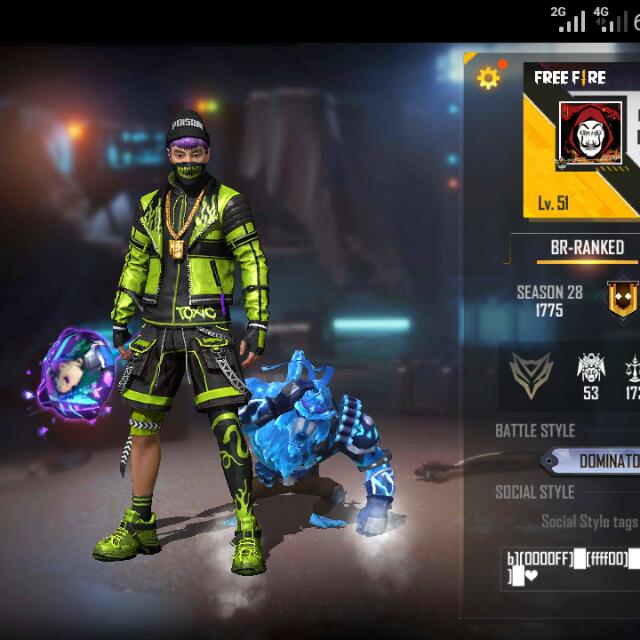This screenshot has height=640, width=640.
Task: Click the signature text box with color codes
Action: point(570,566)
